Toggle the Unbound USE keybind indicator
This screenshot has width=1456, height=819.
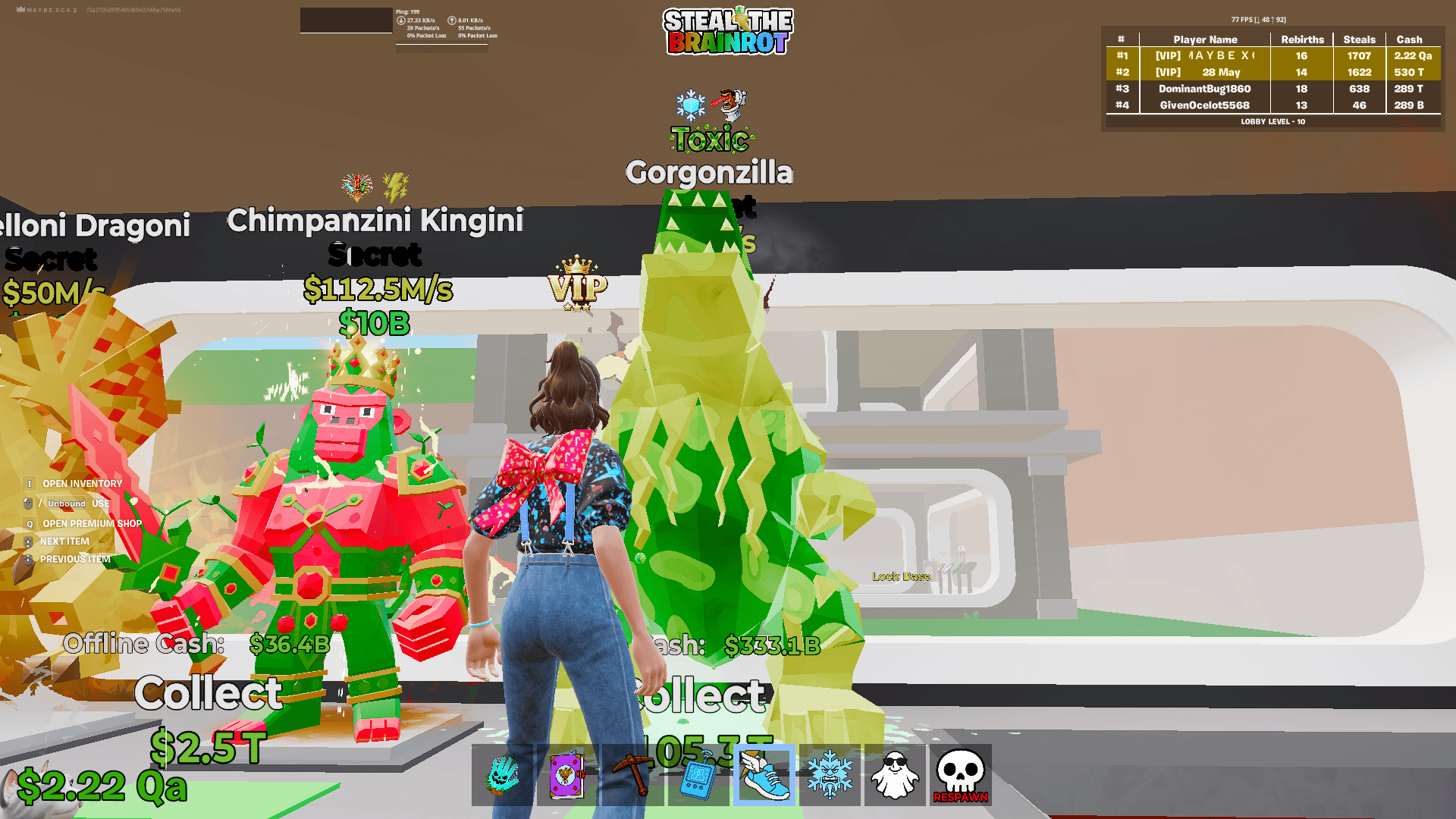pyautogui.click(x=67, y=503)
